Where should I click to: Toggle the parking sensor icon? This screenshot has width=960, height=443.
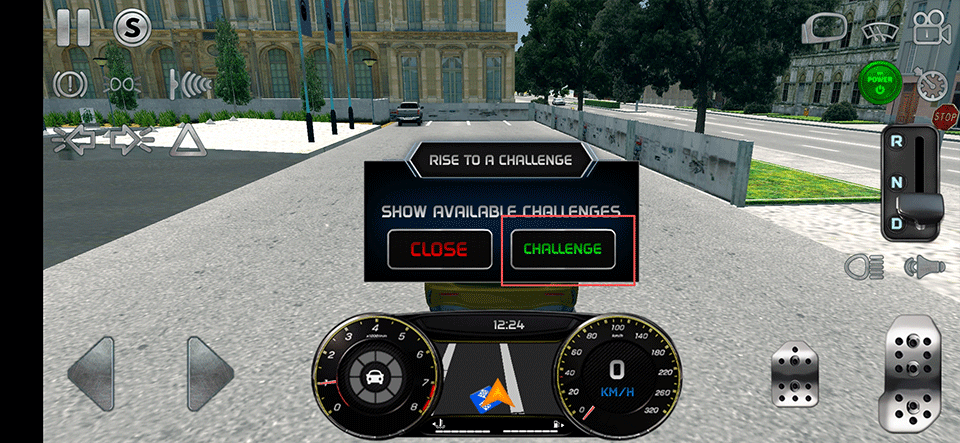click(x=189, y=82)
